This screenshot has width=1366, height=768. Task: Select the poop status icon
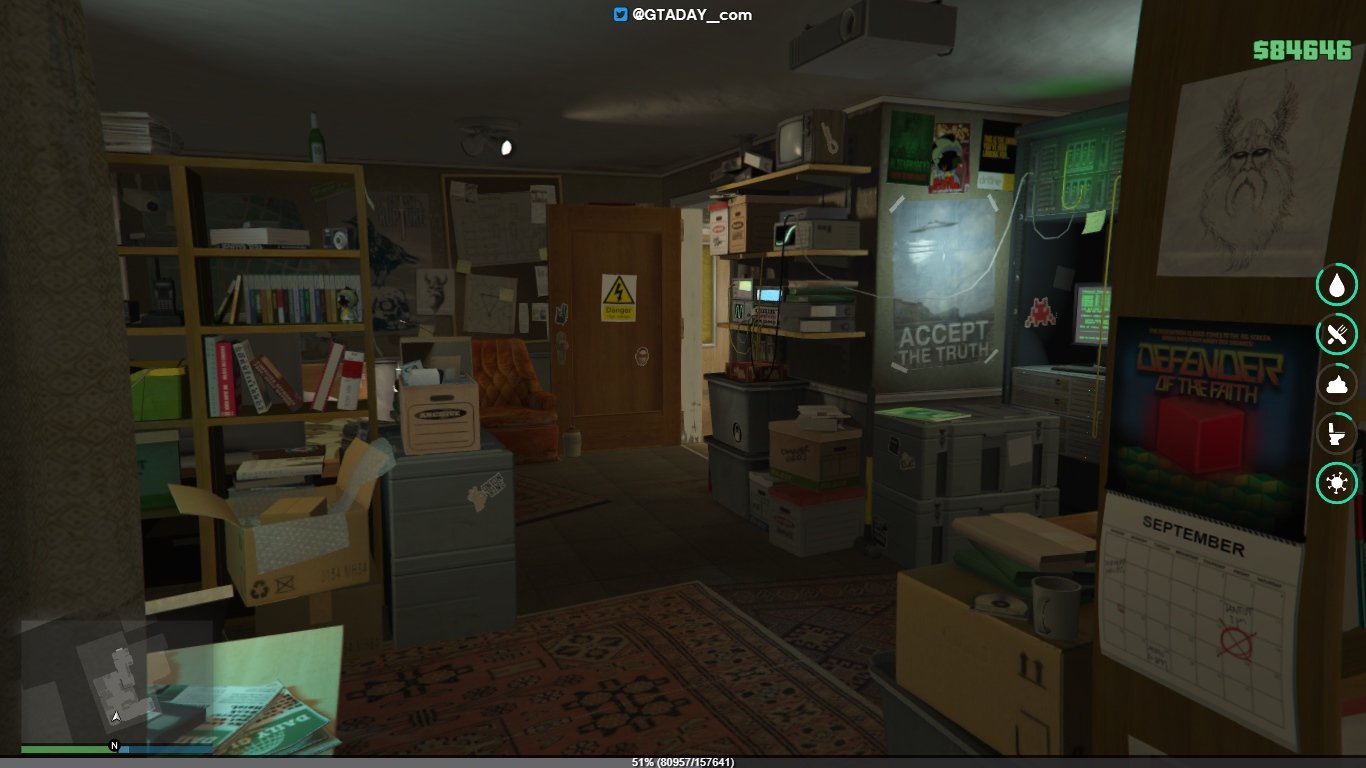pos(1335,385)
